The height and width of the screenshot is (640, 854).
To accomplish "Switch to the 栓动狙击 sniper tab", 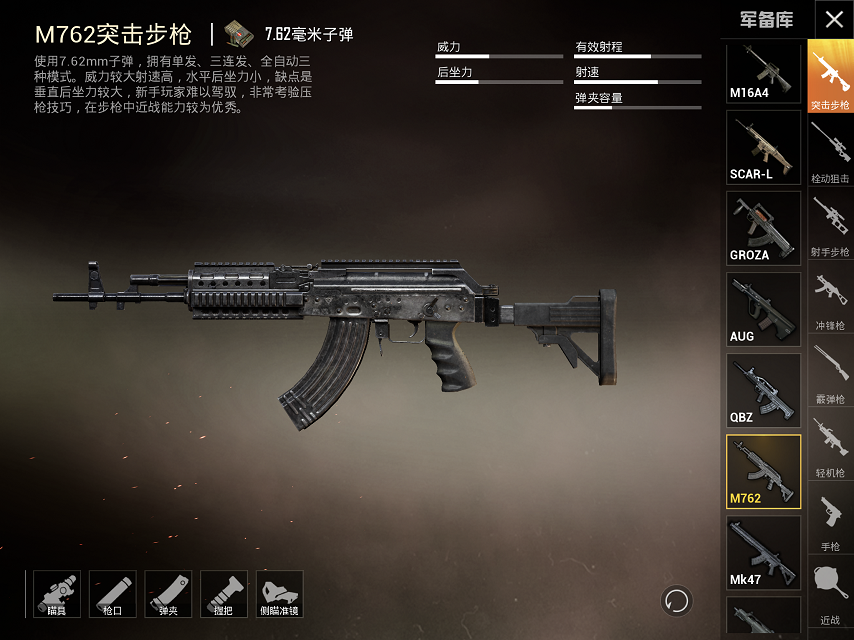I will pyautogui.click(x=830, y=152).
